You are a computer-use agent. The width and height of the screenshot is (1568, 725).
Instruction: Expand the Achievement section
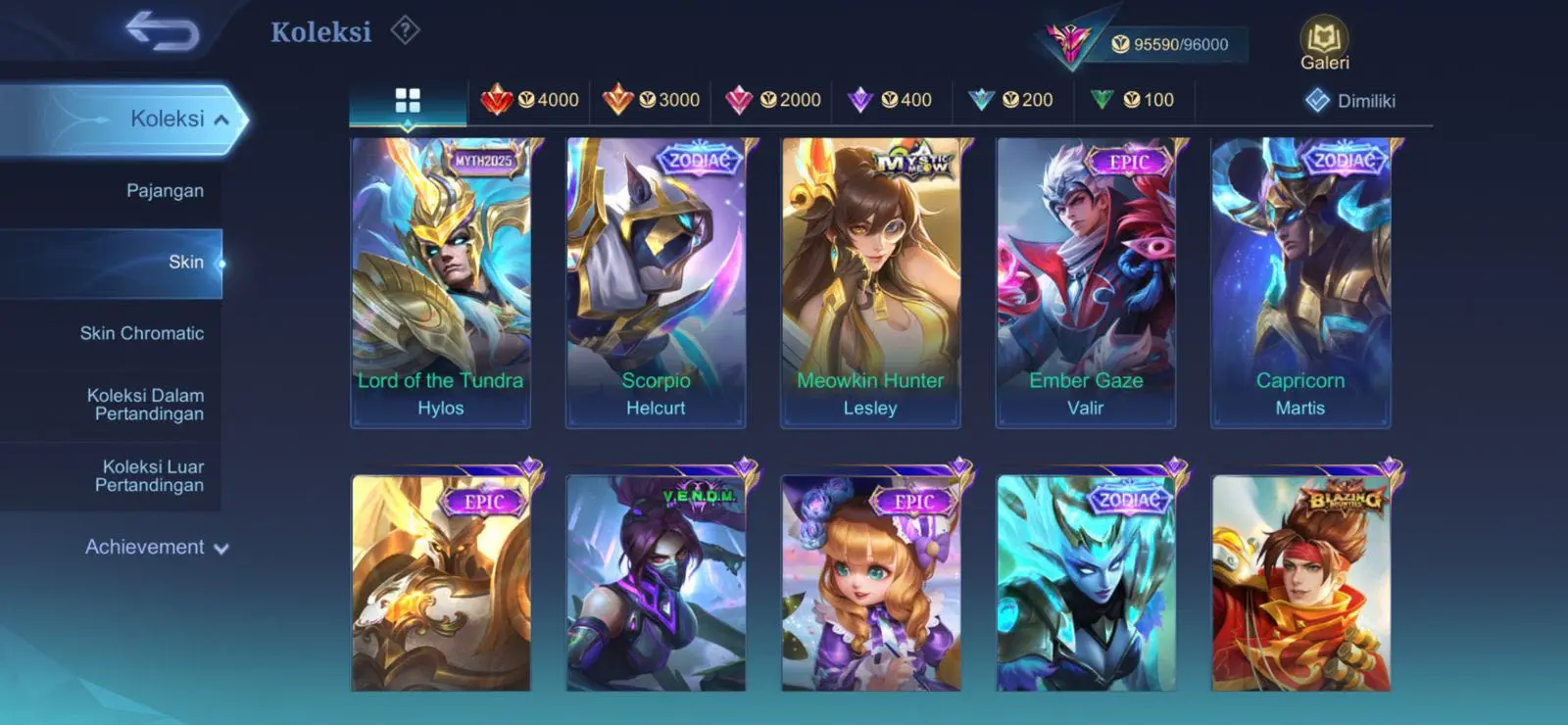[156, 547]
